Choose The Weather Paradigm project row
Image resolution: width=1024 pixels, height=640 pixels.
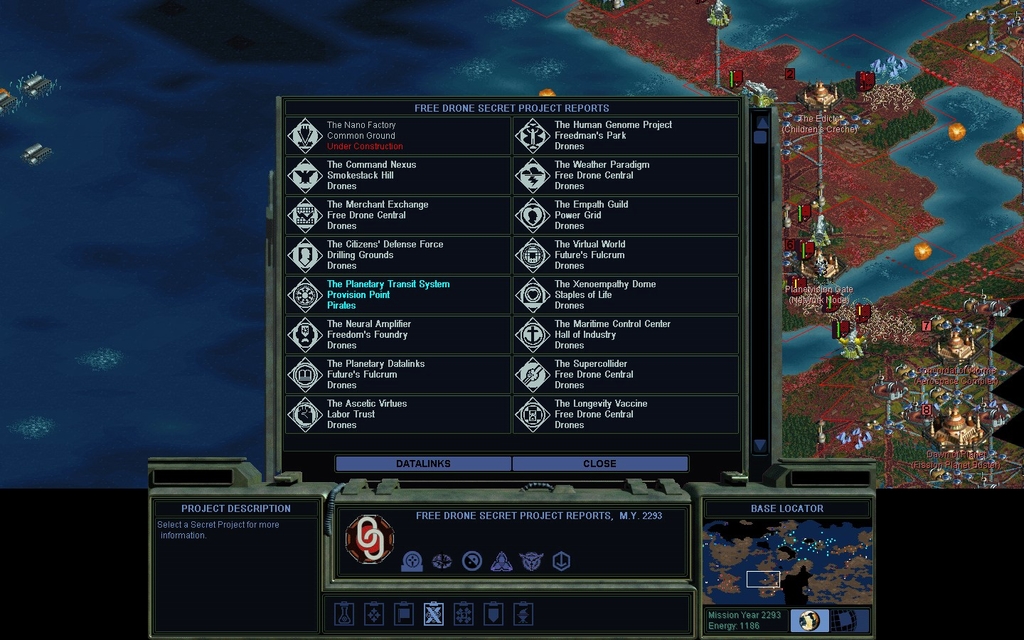(626, 176)
